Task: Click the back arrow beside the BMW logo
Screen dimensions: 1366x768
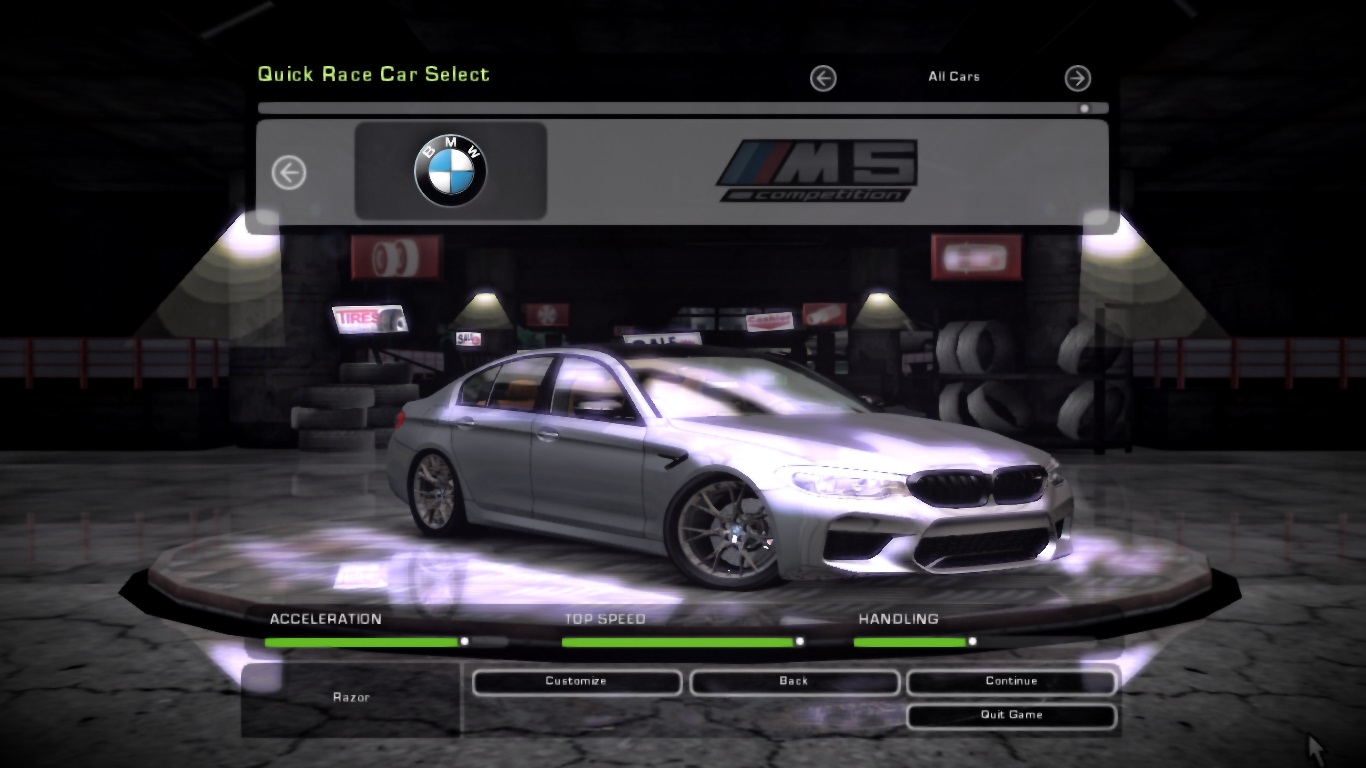Action: 289,171
